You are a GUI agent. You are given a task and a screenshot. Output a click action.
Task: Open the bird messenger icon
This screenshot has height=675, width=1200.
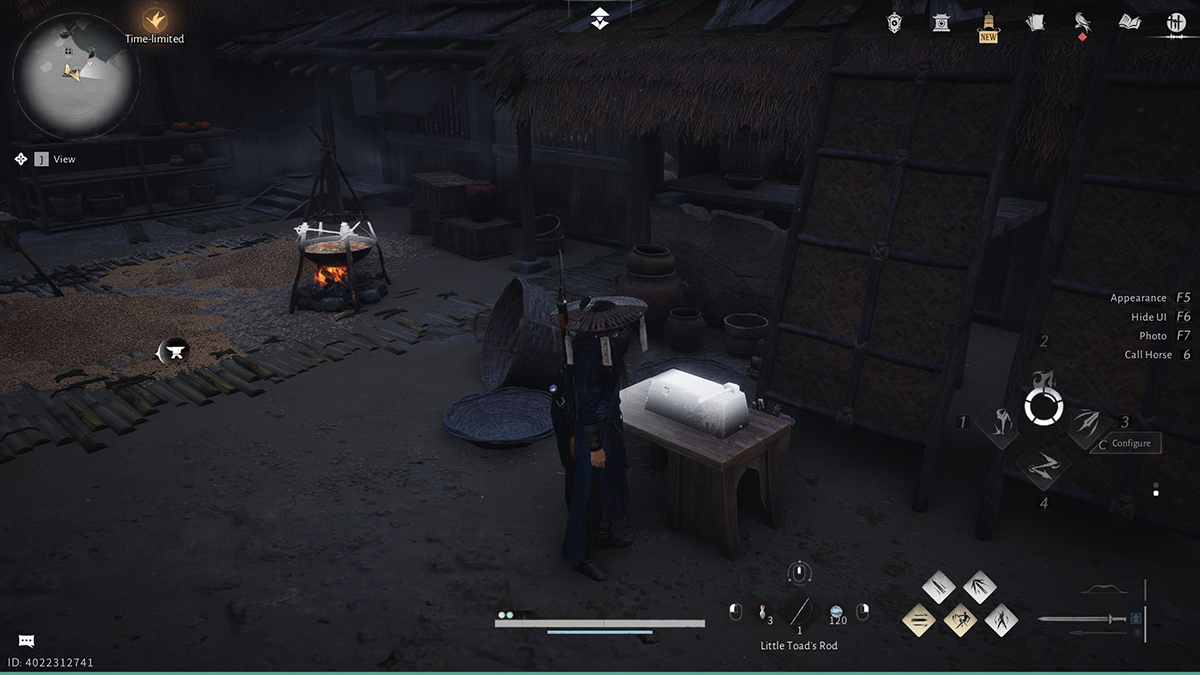[x=1081, y=22]
